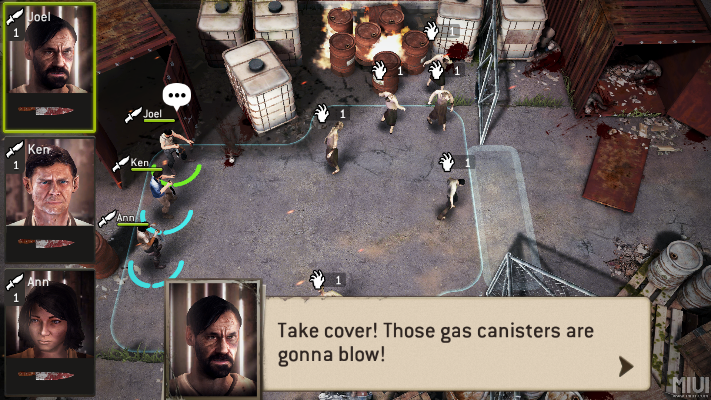The width and height of the screenshot is (711, 400).
Task: Choose Ken's character portrait card
Action: 50,200
